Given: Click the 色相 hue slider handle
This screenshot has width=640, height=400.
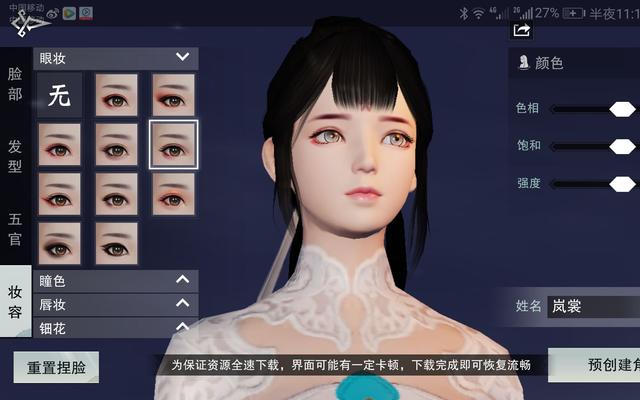Looking at the screenshot, I should click(x=622, y=108).
